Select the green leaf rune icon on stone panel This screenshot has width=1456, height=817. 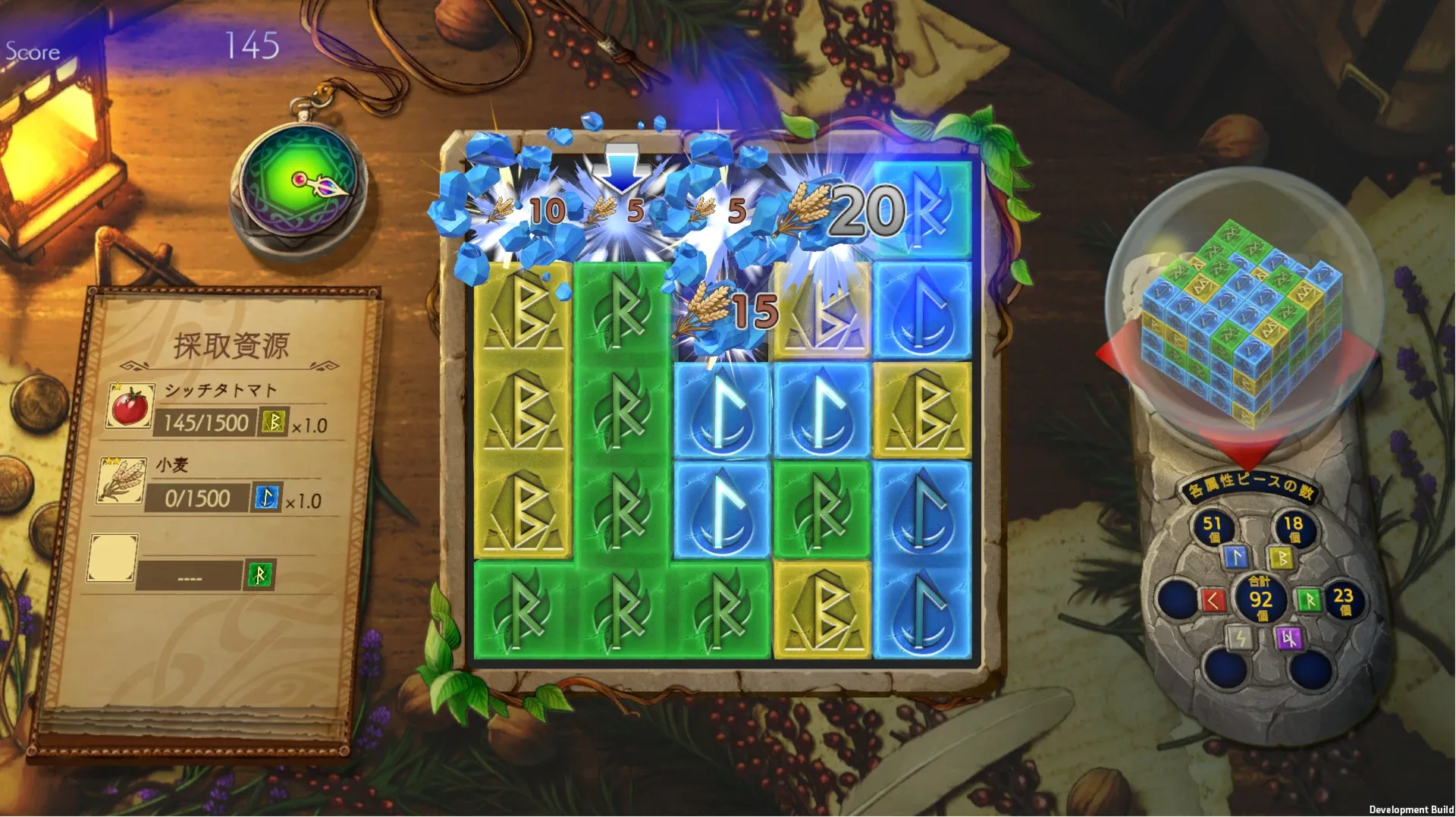point(1309,601)
